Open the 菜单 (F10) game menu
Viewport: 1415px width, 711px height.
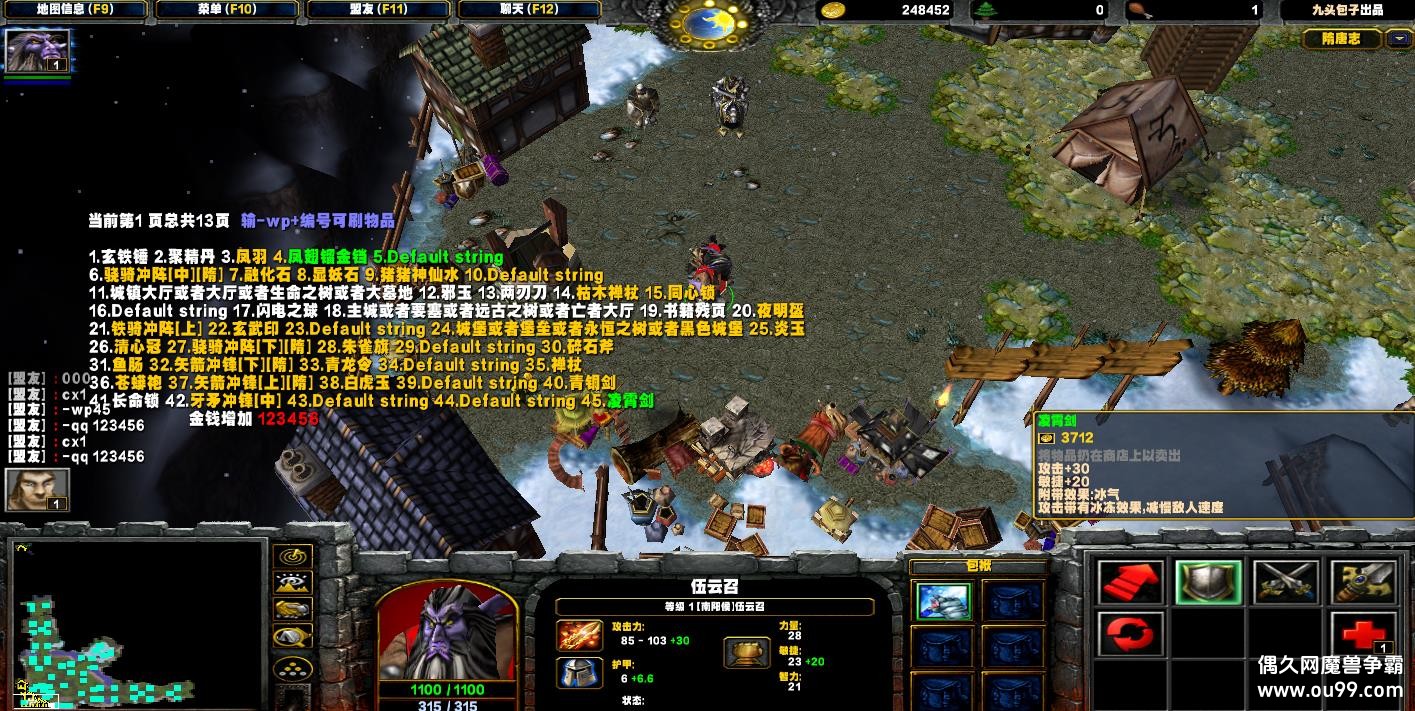(228, 10)
